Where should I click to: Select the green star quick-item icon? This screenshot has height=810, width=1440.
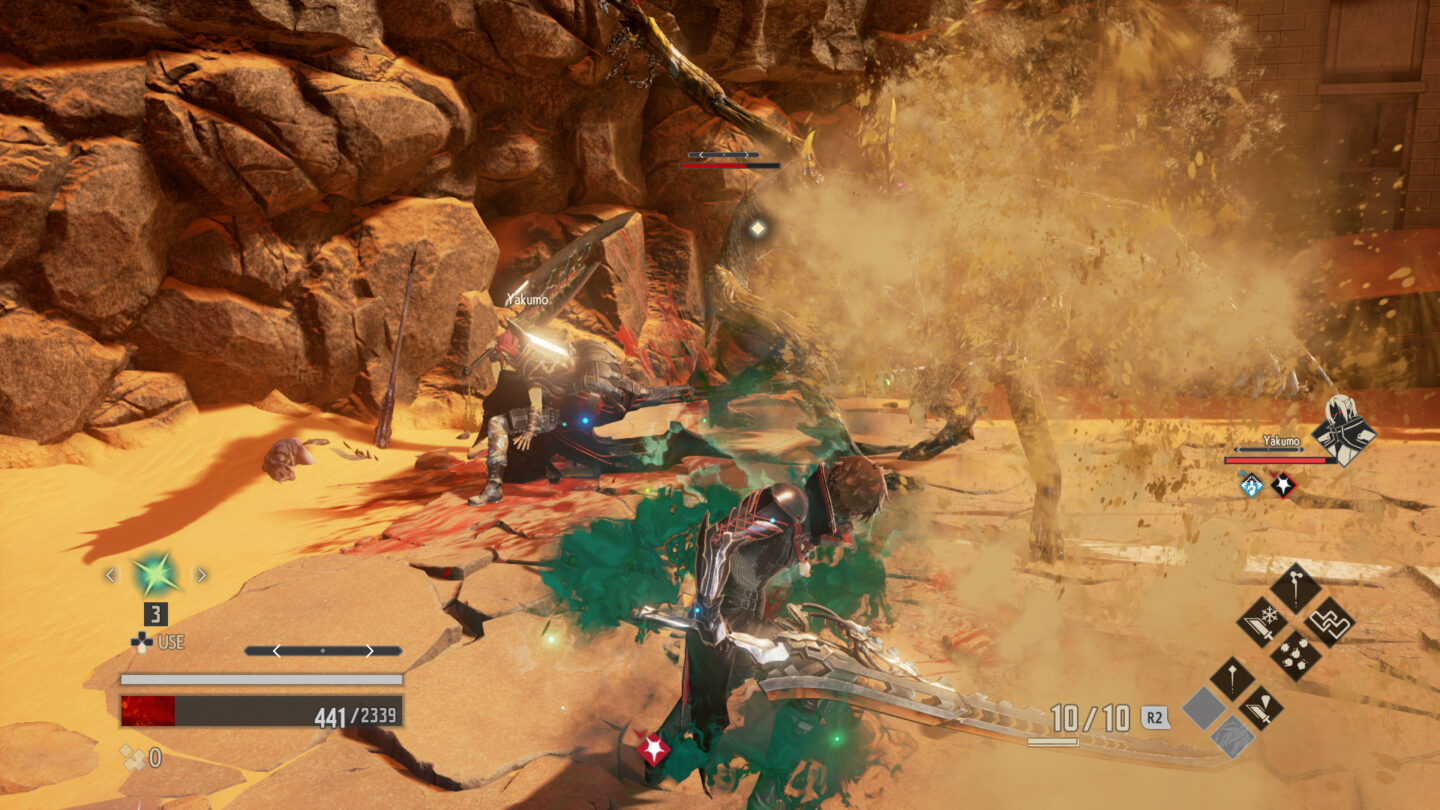click(154, 574)
